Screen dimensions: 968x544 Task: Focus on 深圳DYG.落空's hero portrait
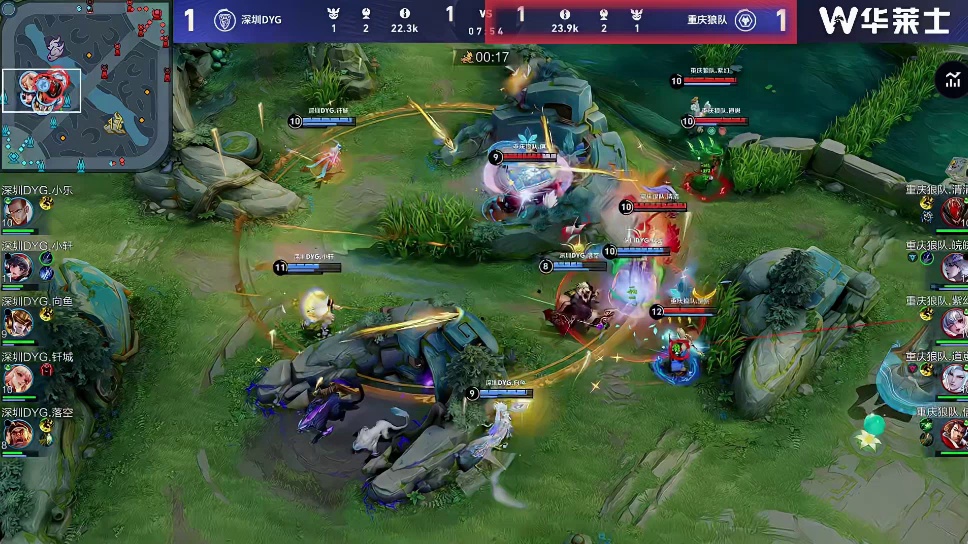point(19,433)
